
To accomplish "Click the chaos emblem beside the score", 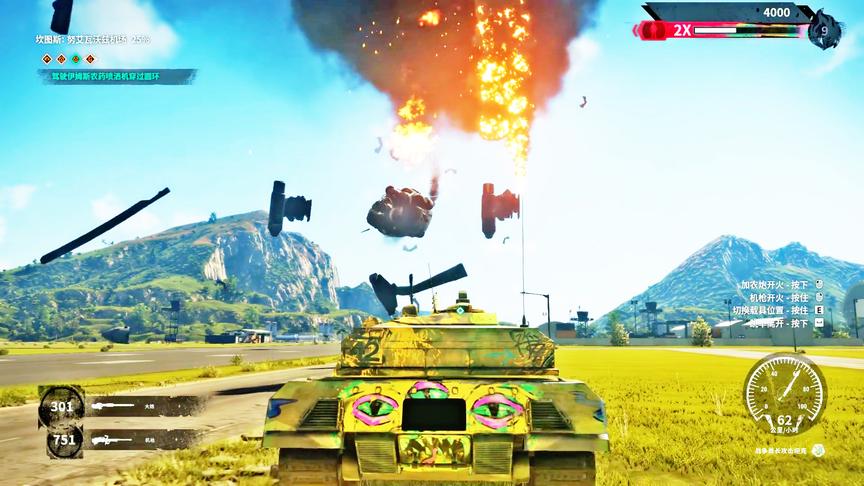I will pos(824,29).
